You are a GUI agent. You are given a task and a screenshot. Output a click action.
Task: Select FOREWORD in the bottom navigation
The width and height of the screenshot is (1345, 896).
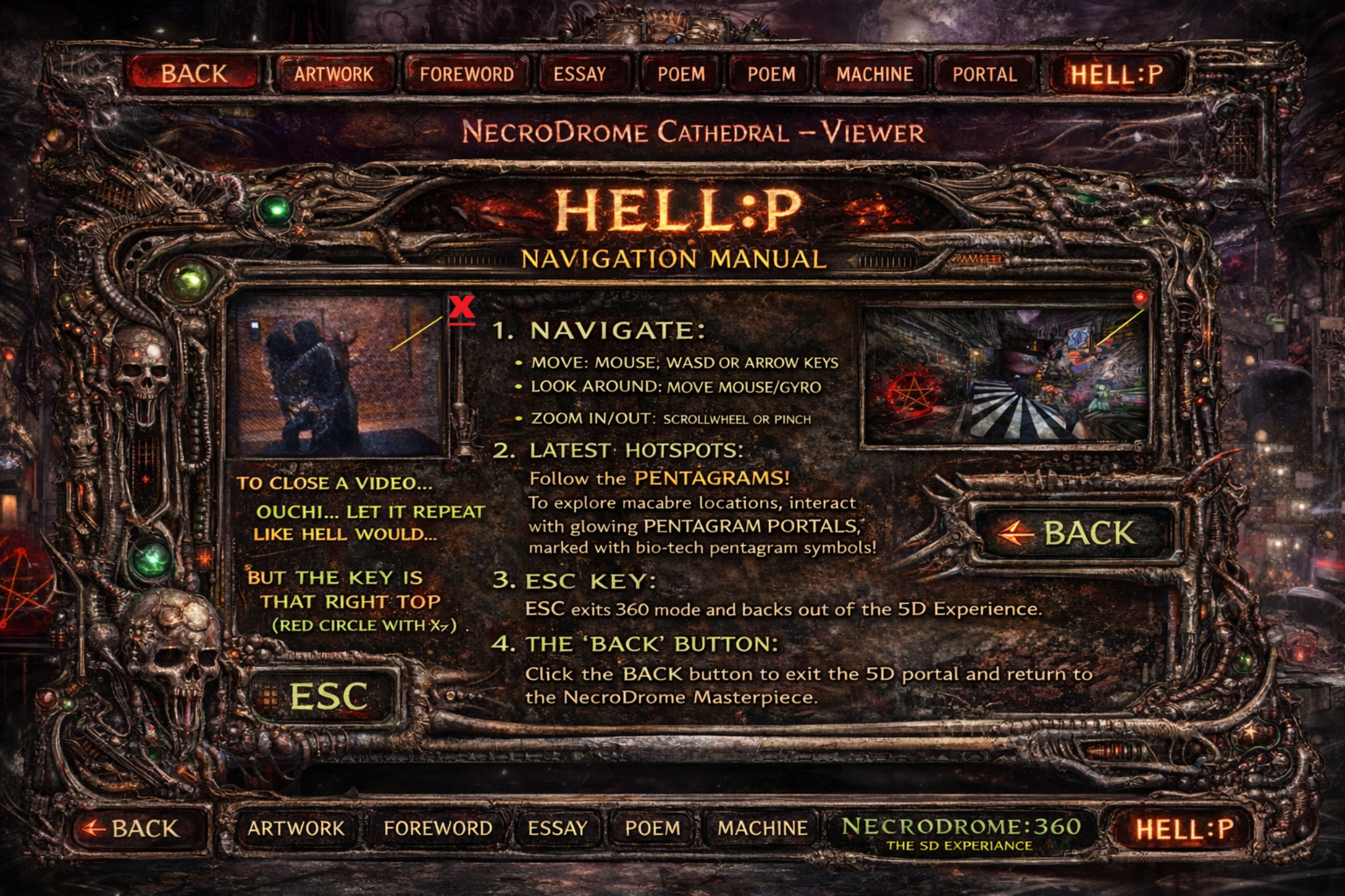[439, 829]
